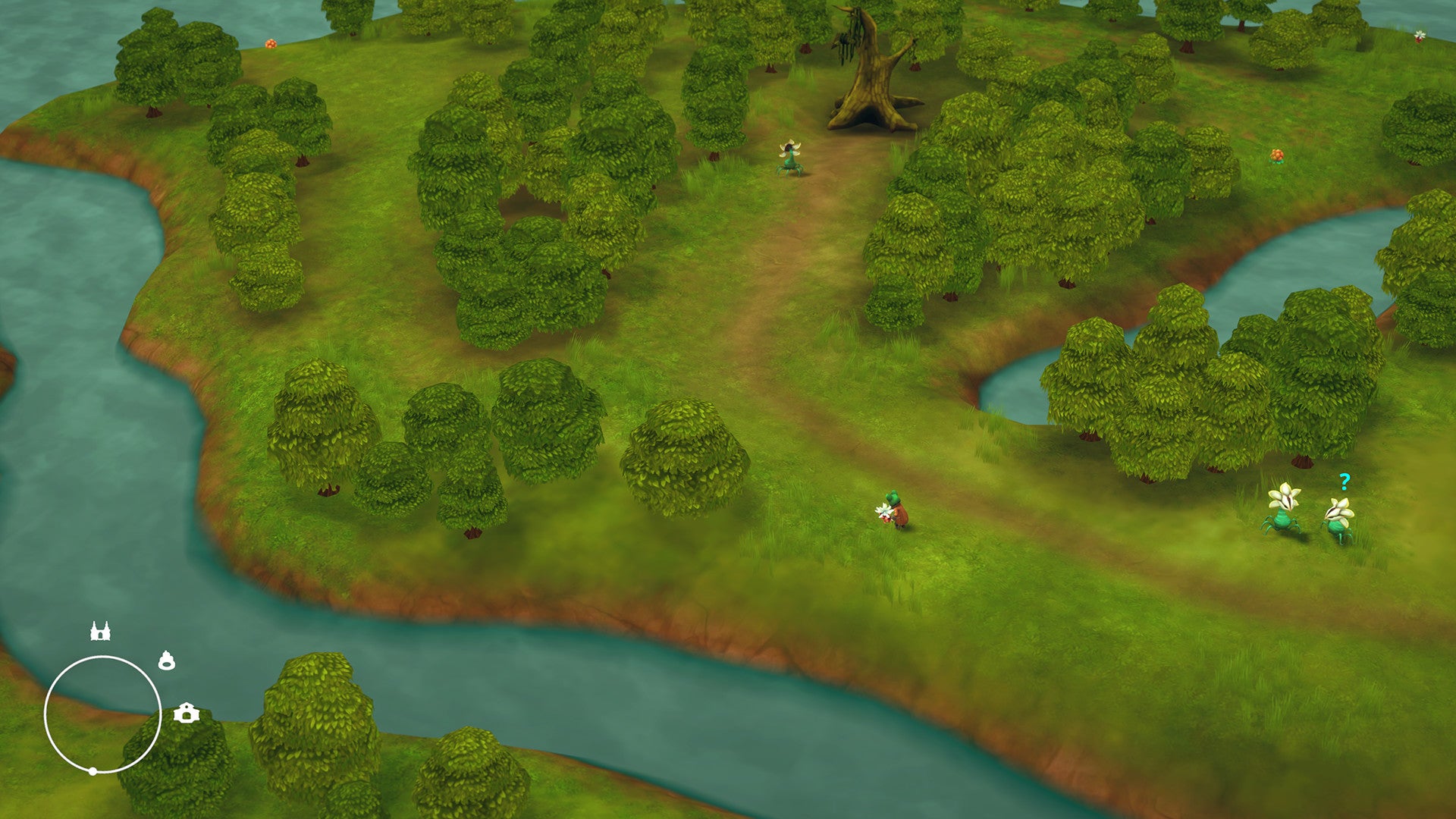Click the red mushroom on the top-left hill
1456x819 pixels.
[269, 42]
